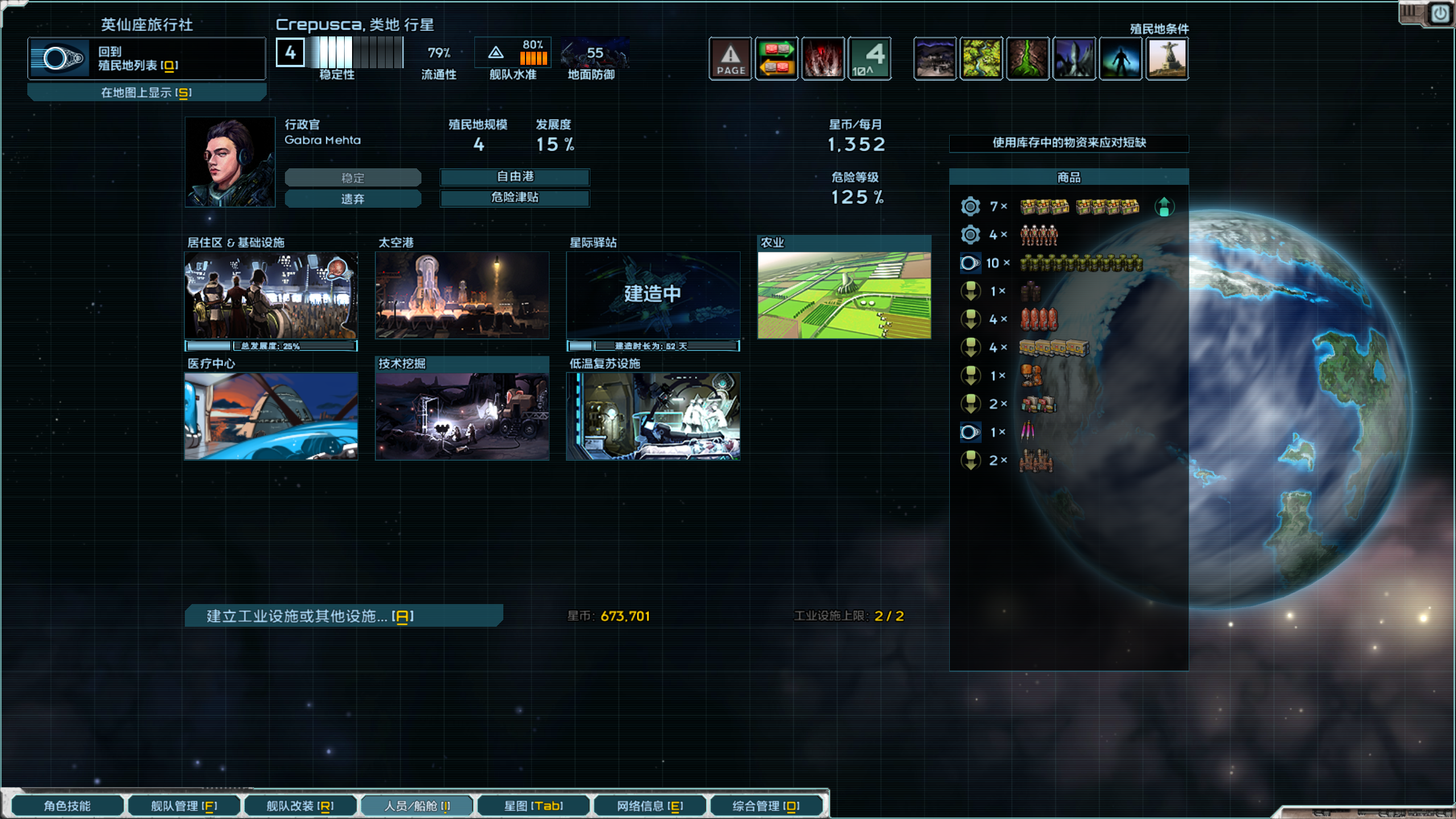Screen dimensions: 1456x819
Task: Click the alien monument colony condition icon
Action: (x=1167, y=57)
